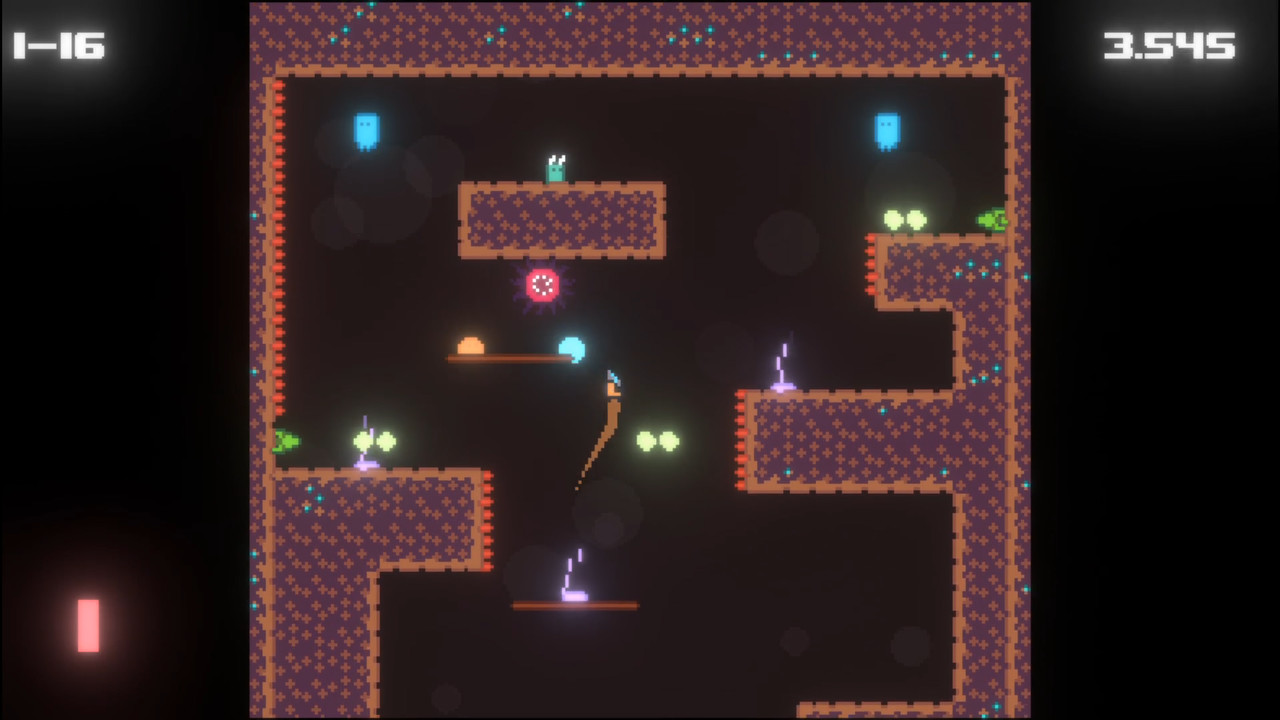Click the green frog enemy on the left wall

pyautogui.click(x=285, y=440)
